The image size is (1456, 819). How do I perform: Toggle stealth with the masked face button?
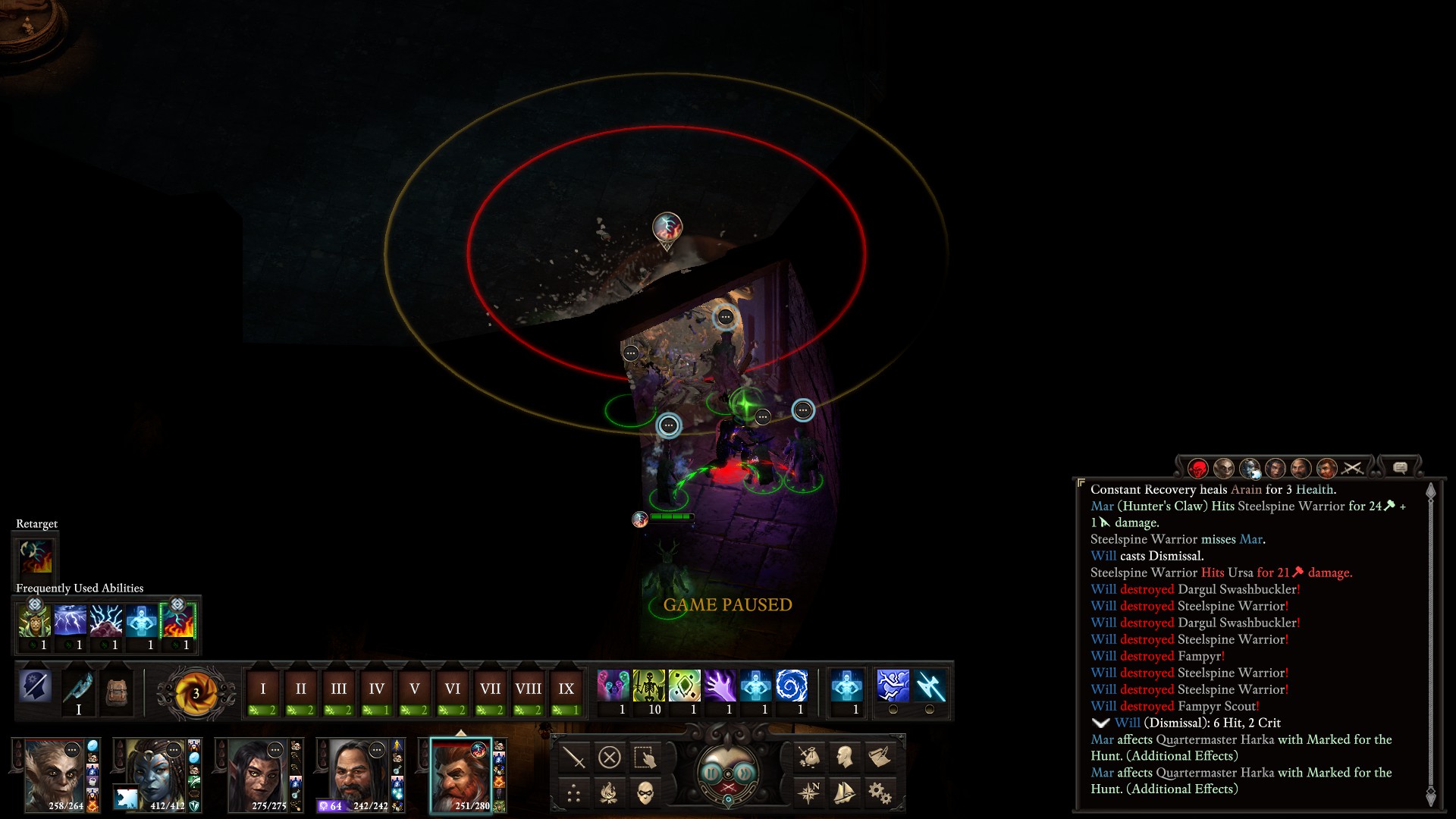645,793
